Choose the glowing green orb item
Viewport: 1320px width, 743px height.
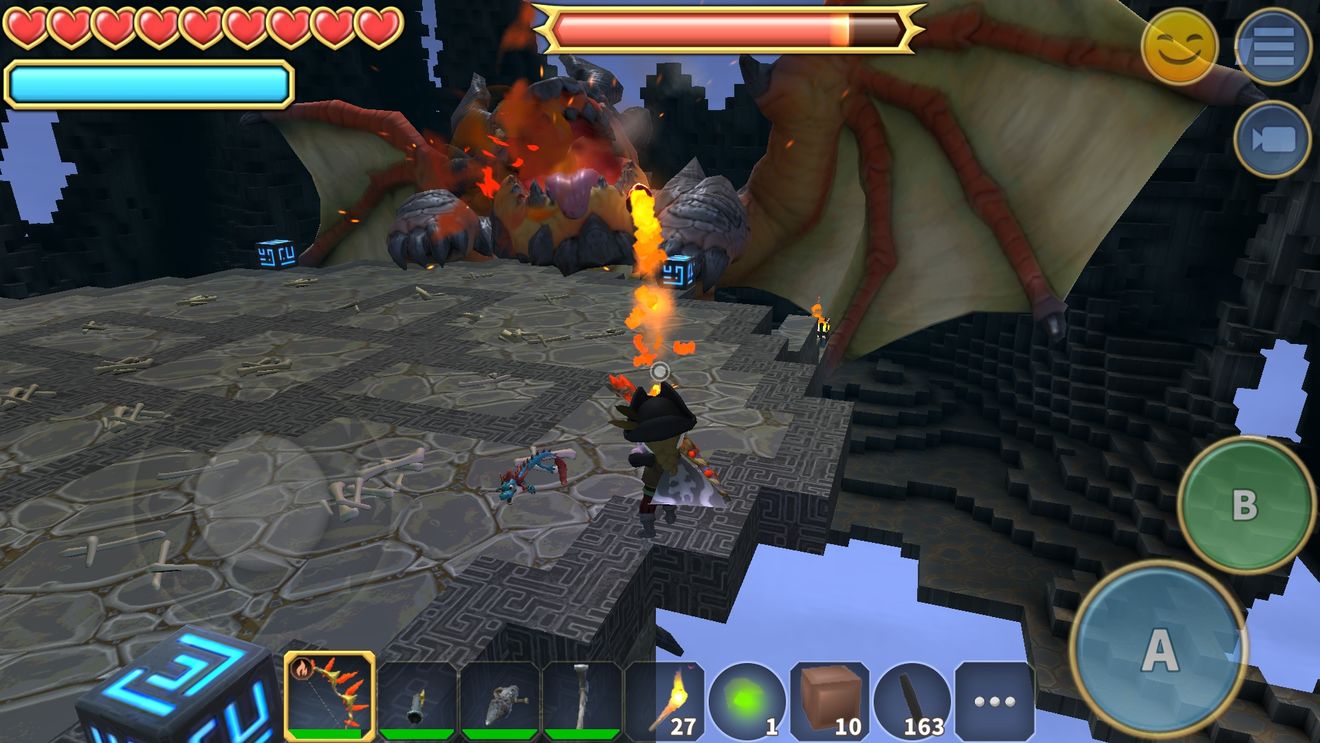[x=747, y=701]
